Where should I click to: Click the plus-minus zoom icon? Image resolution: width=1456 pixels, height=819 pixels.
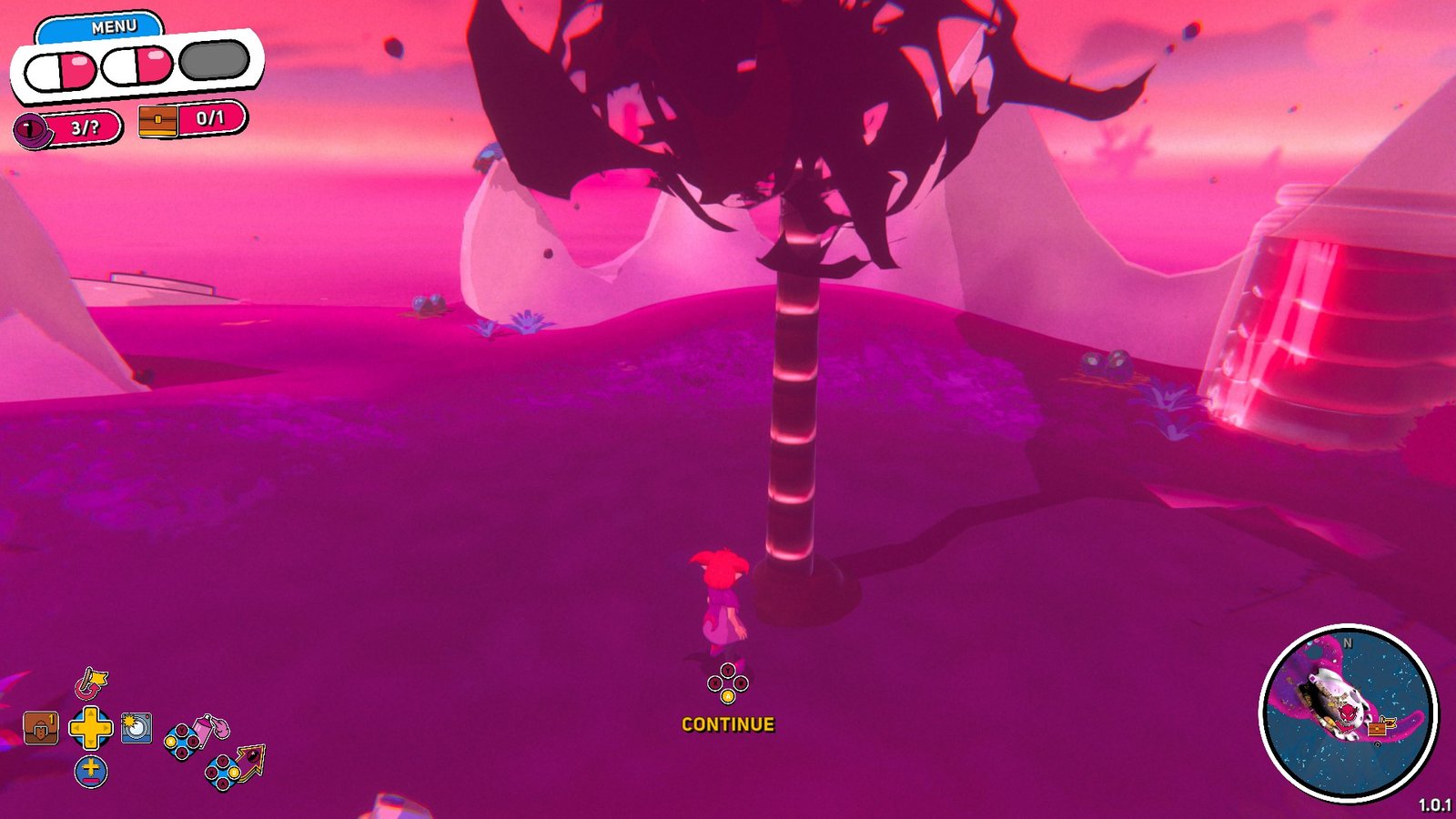[x=91, y=770]
